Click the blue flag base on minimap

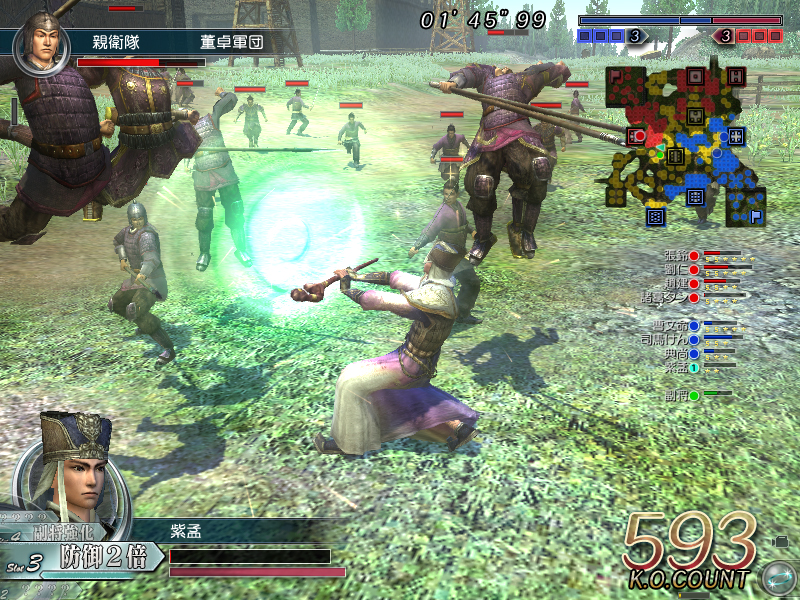pos(757,214)
